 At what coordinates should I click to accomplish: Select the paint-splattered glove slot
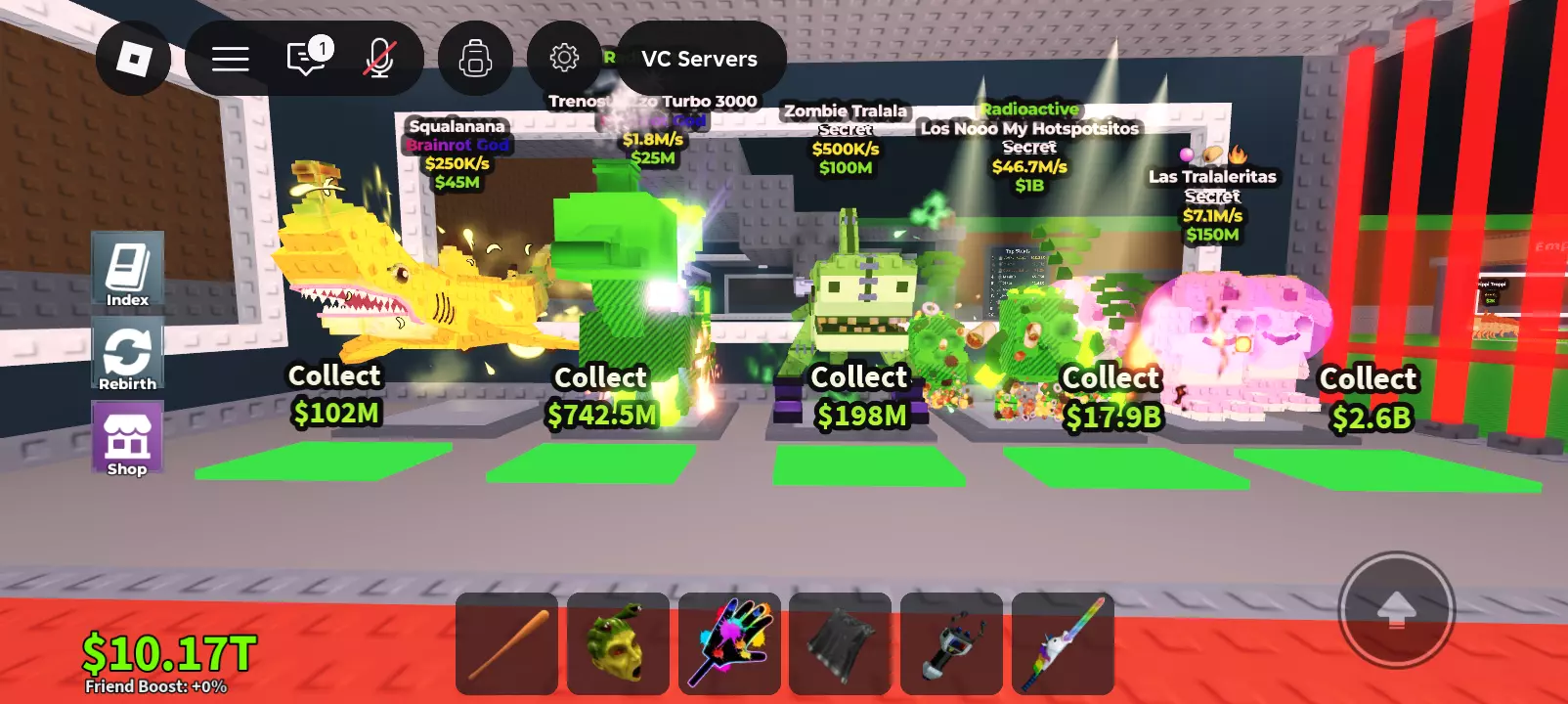(x=729, y=643)
